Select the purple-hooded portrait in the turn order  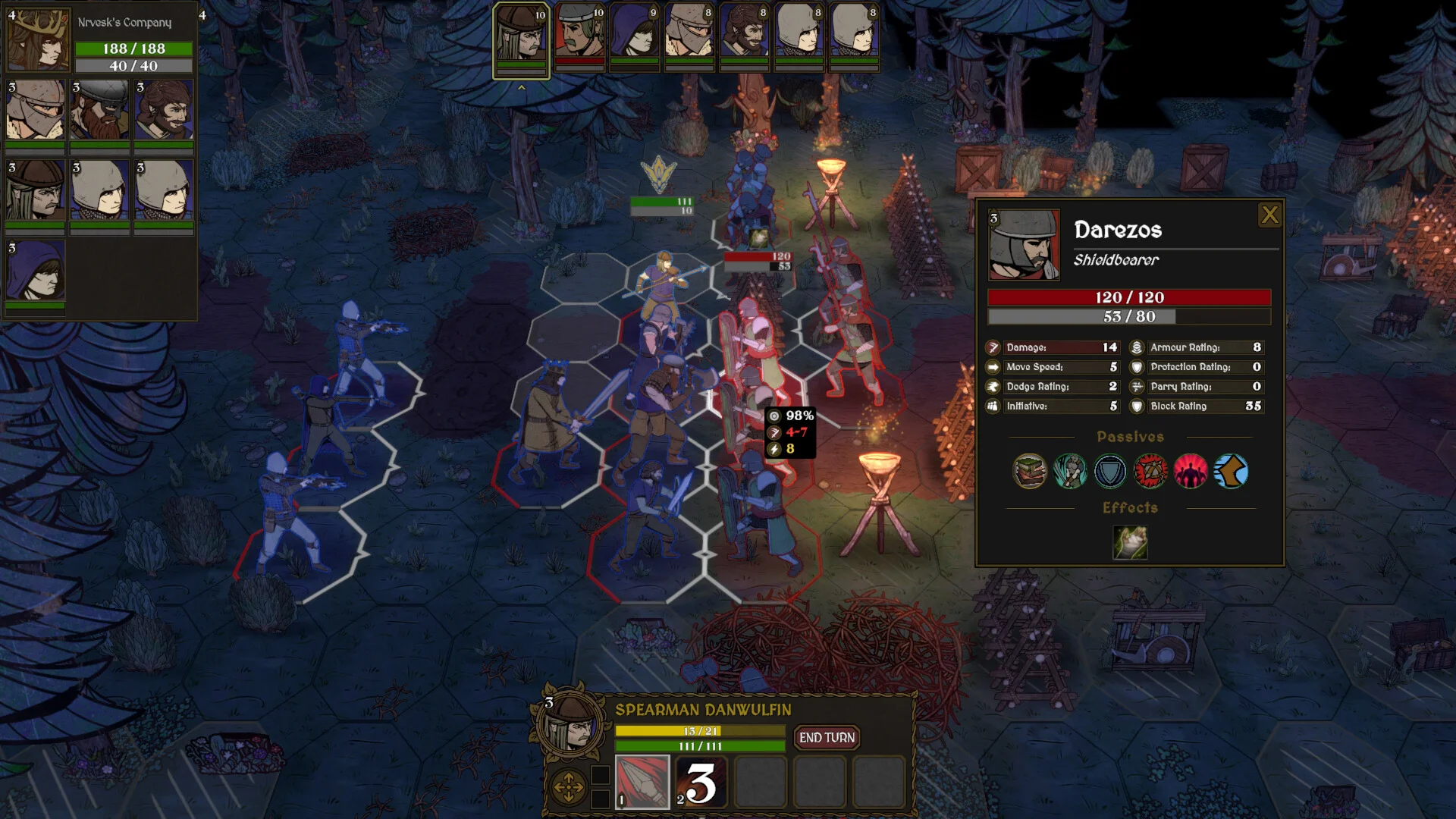coord(634,35)
